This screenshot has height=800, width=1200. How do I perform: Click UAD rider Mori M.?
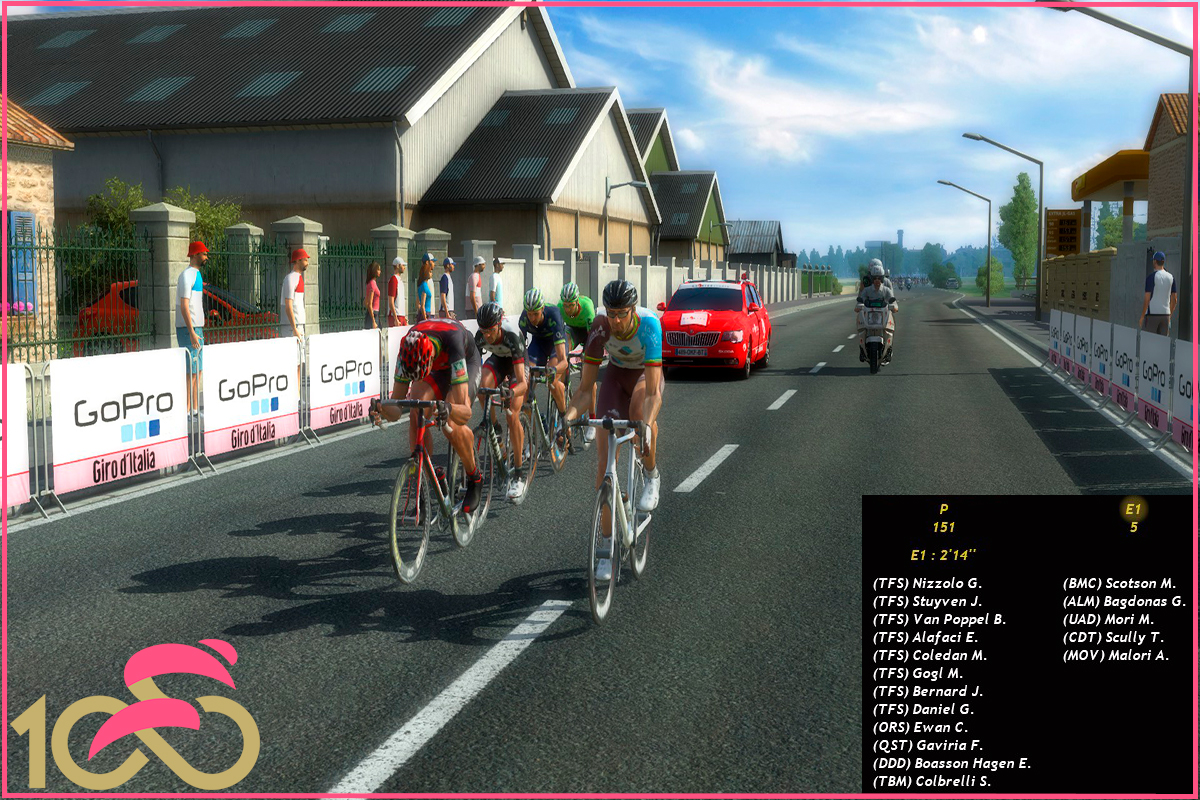[1108, 619]
